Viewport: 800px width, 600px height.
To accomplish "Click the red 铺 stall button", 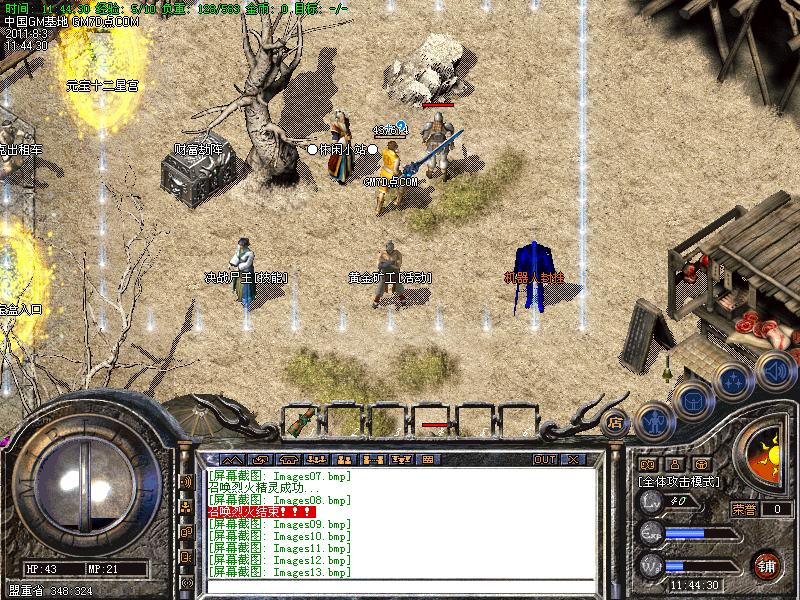I will (x=767, y=564).
